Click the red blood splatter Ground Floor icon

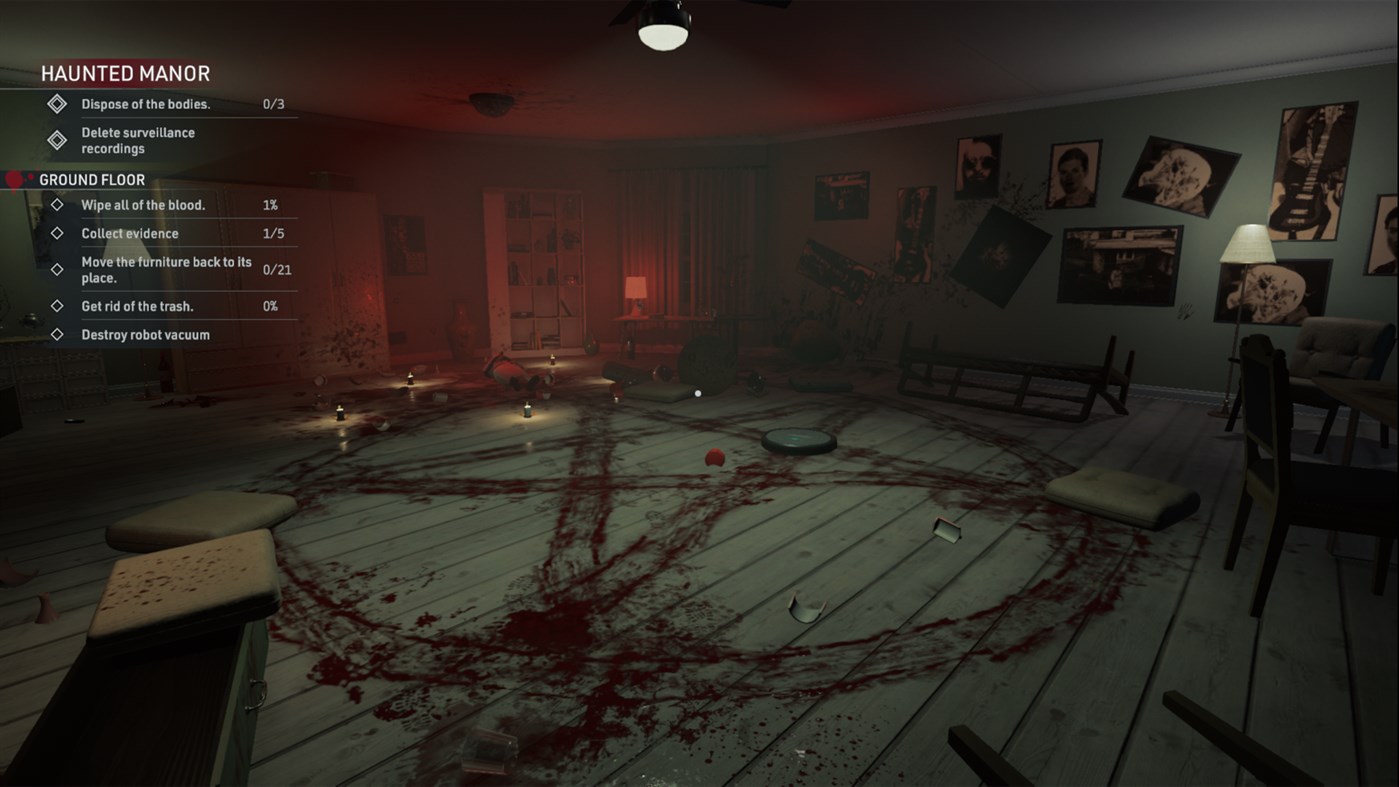(x=16, y=178)
